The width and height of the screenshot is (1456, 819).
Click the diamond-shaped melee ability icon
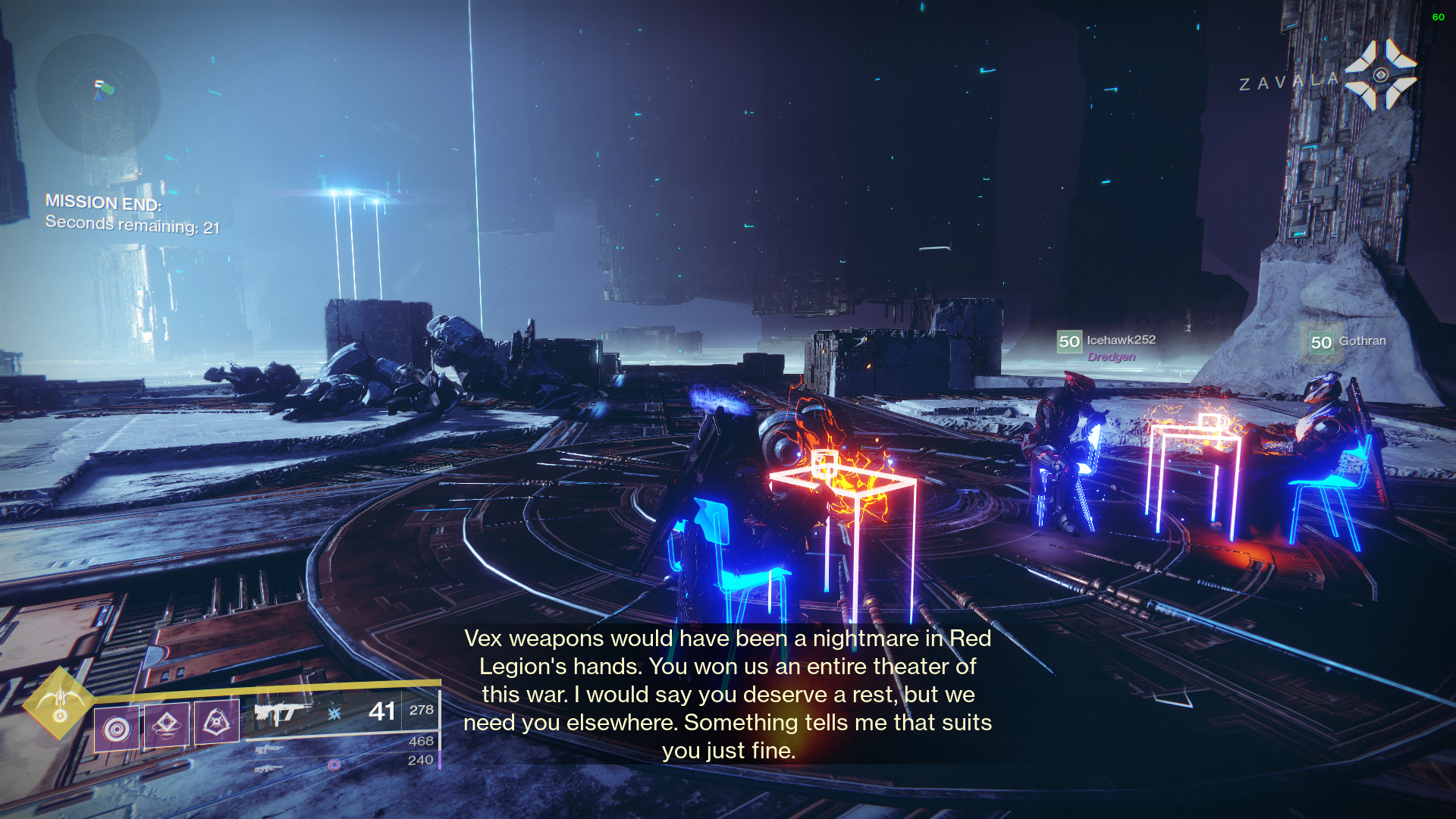coord(167,724)
